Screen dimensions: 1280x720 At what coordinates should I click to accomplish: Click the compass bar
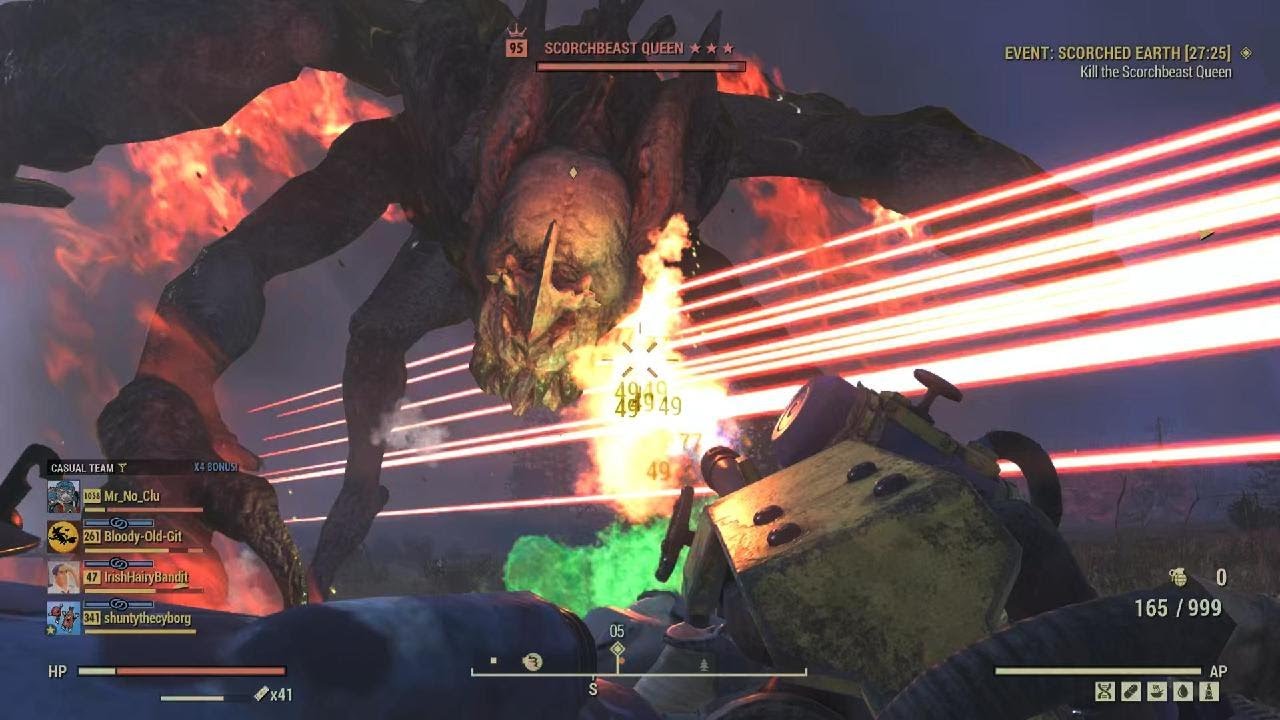(638, 671)
